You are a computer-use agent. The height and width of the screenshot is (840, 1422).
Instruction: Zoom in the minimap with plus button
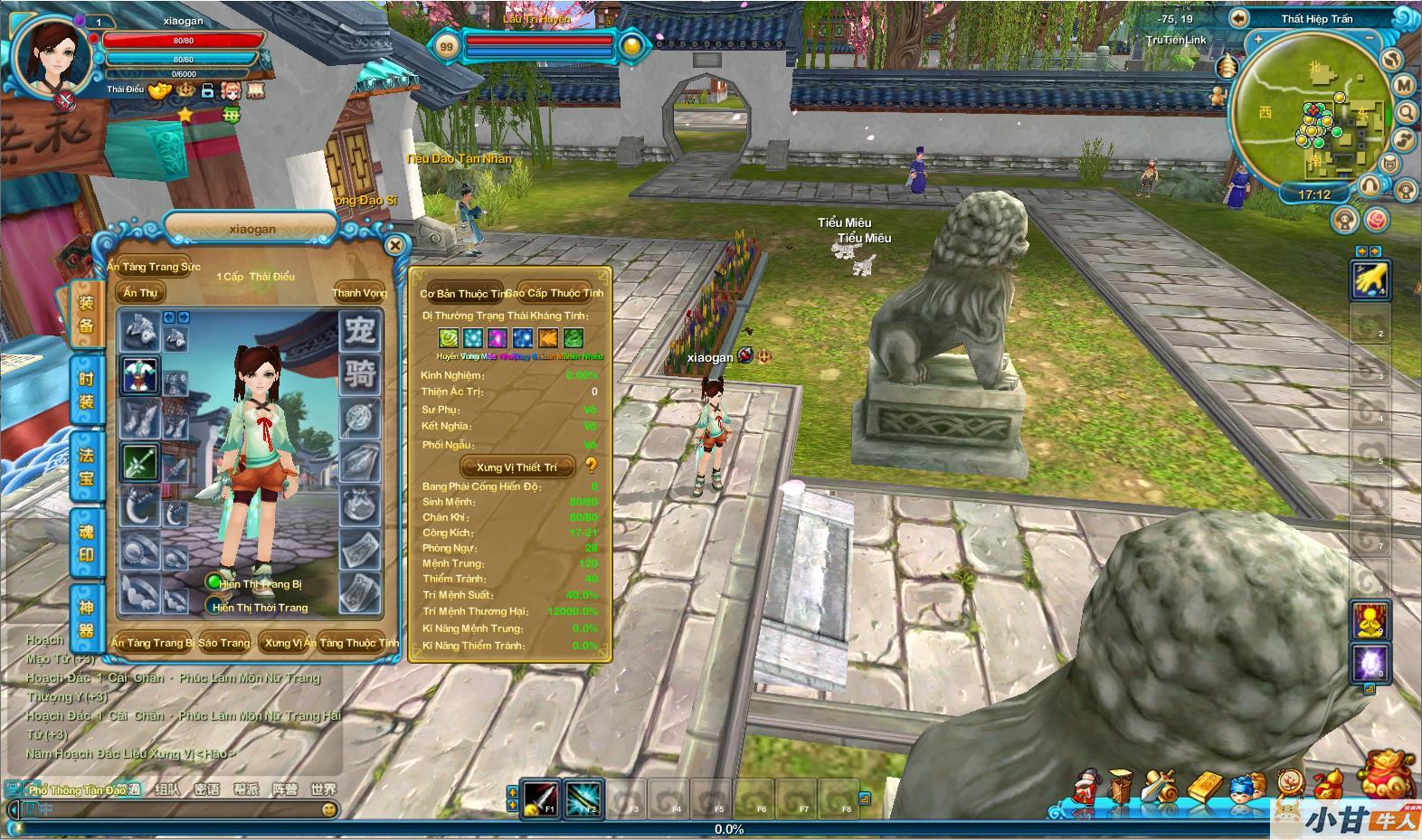[x=1257, y=40]
